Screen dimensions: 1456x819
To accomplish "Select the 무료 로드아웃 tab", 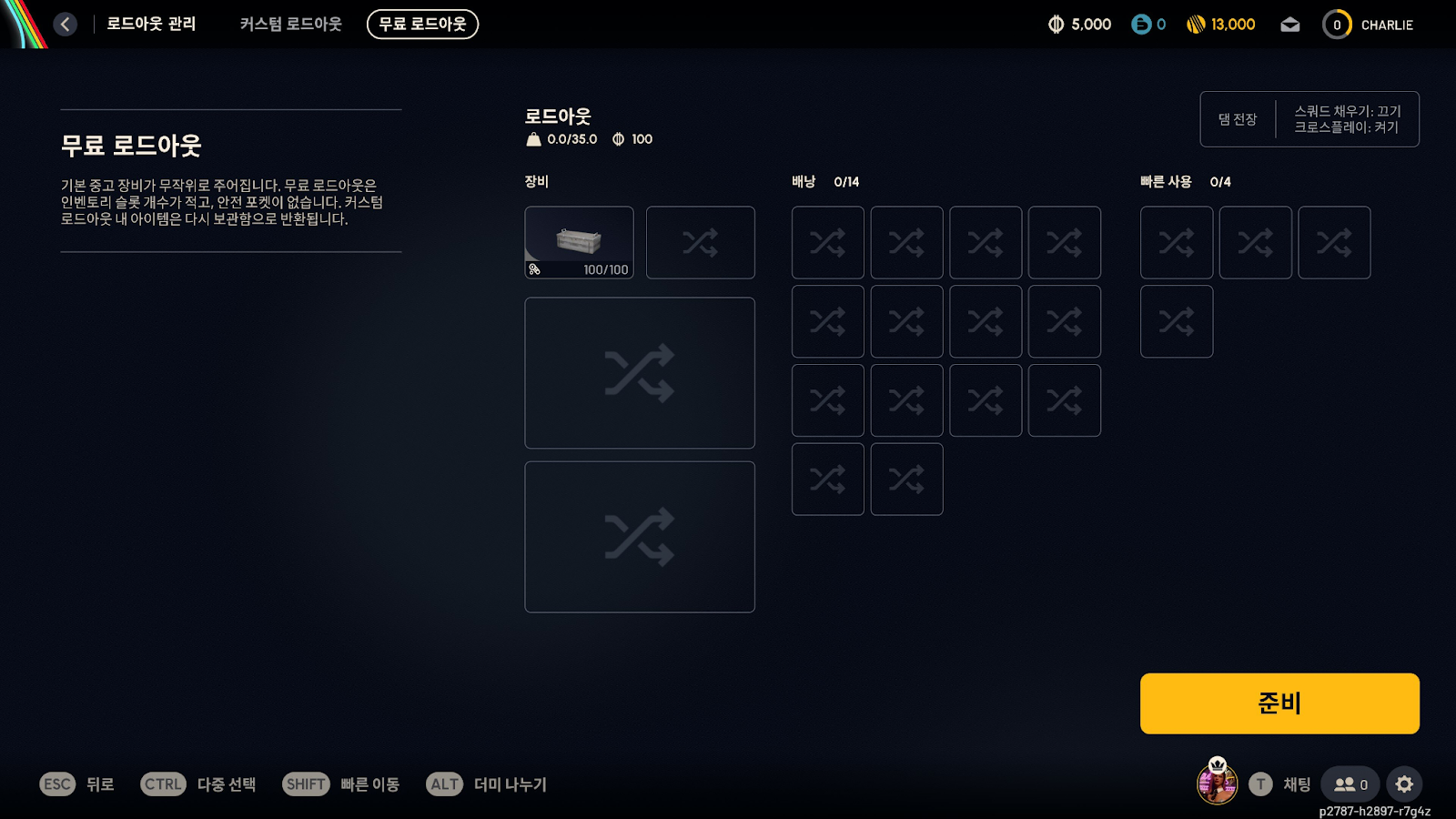I will [422, 25].
